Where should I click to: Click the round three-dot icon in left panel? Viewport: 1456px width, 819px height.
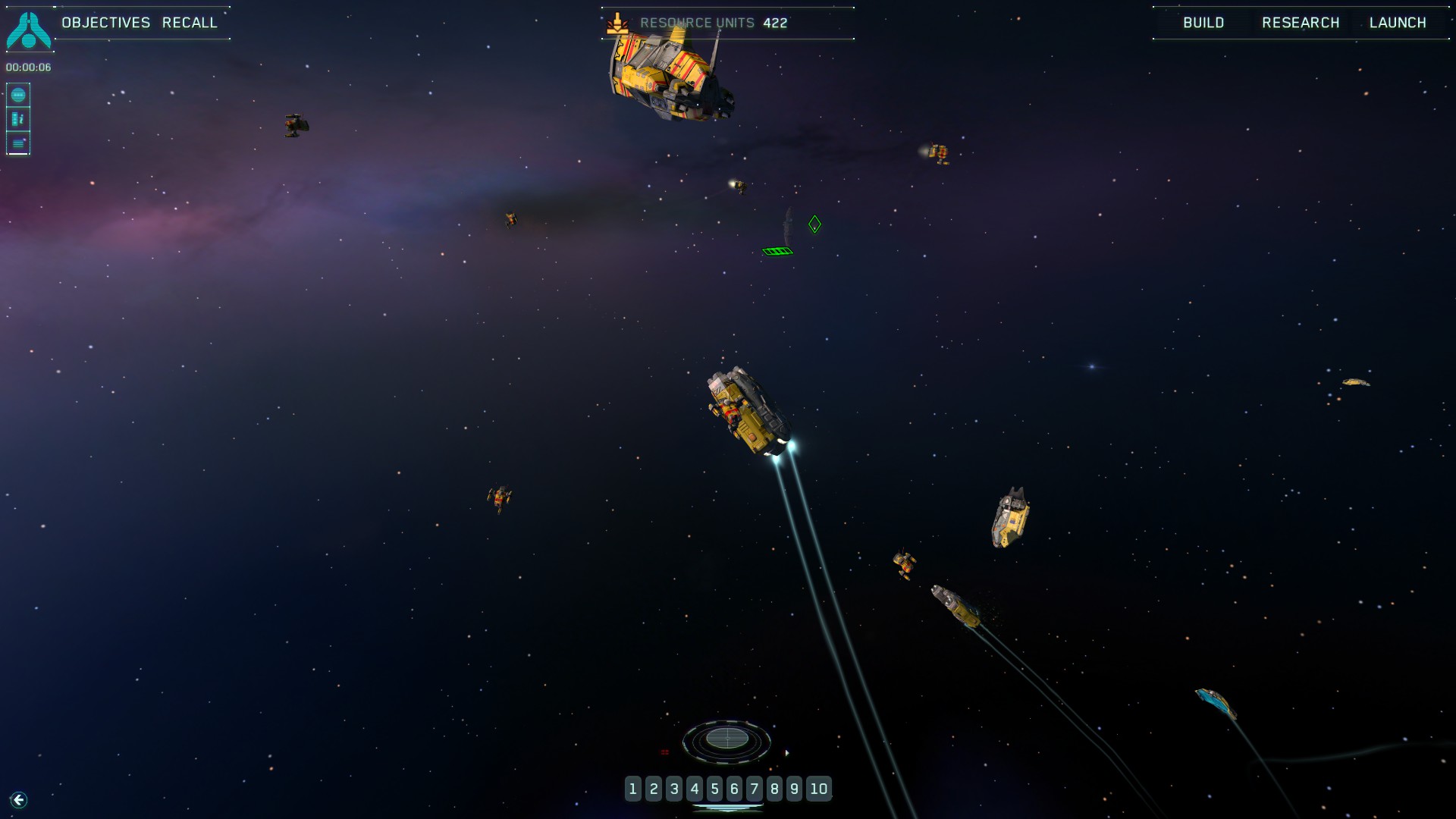point(18,96)
